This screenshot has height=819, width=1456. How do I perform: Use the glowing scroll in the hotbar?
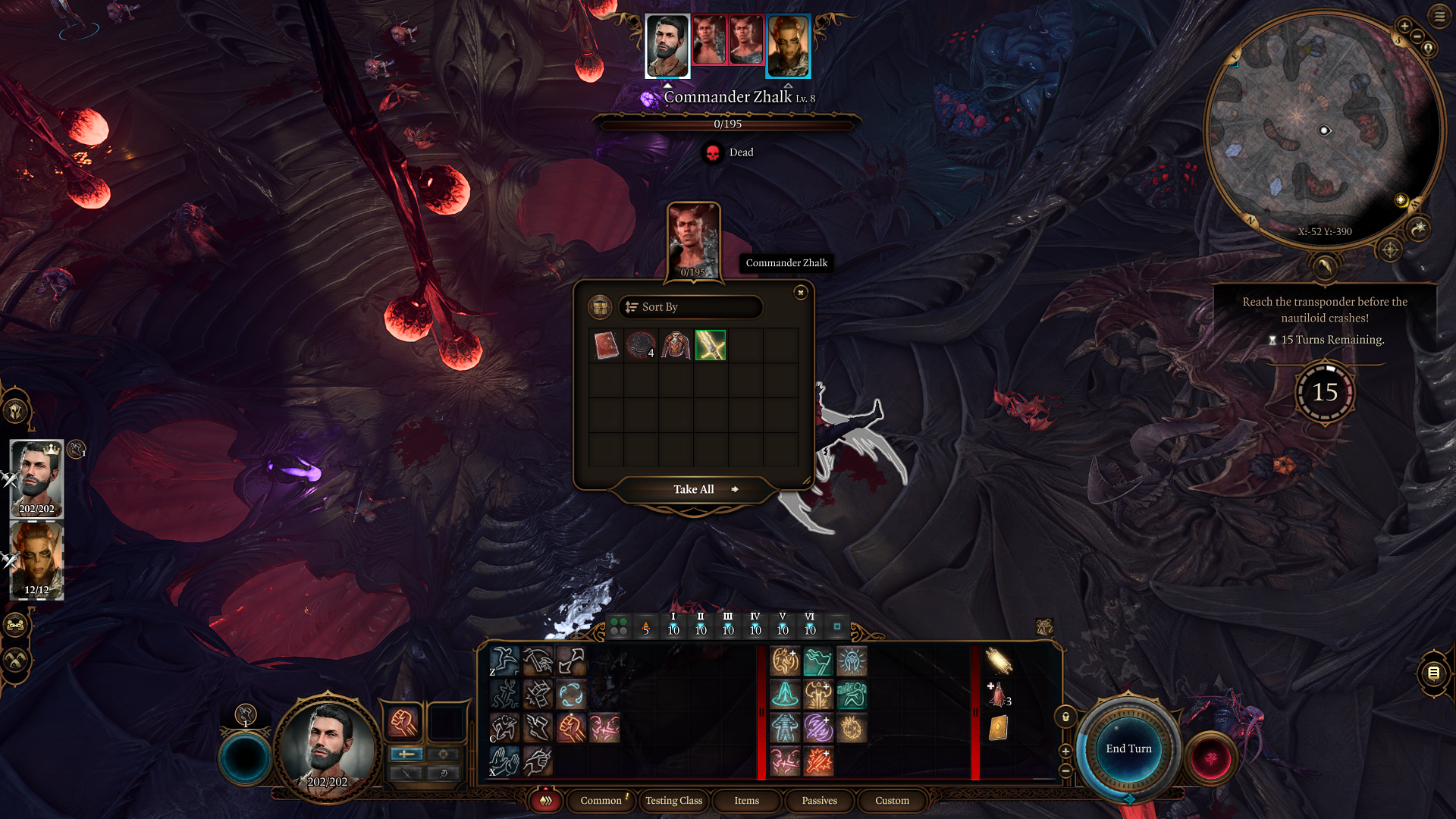tap(999, 661)
